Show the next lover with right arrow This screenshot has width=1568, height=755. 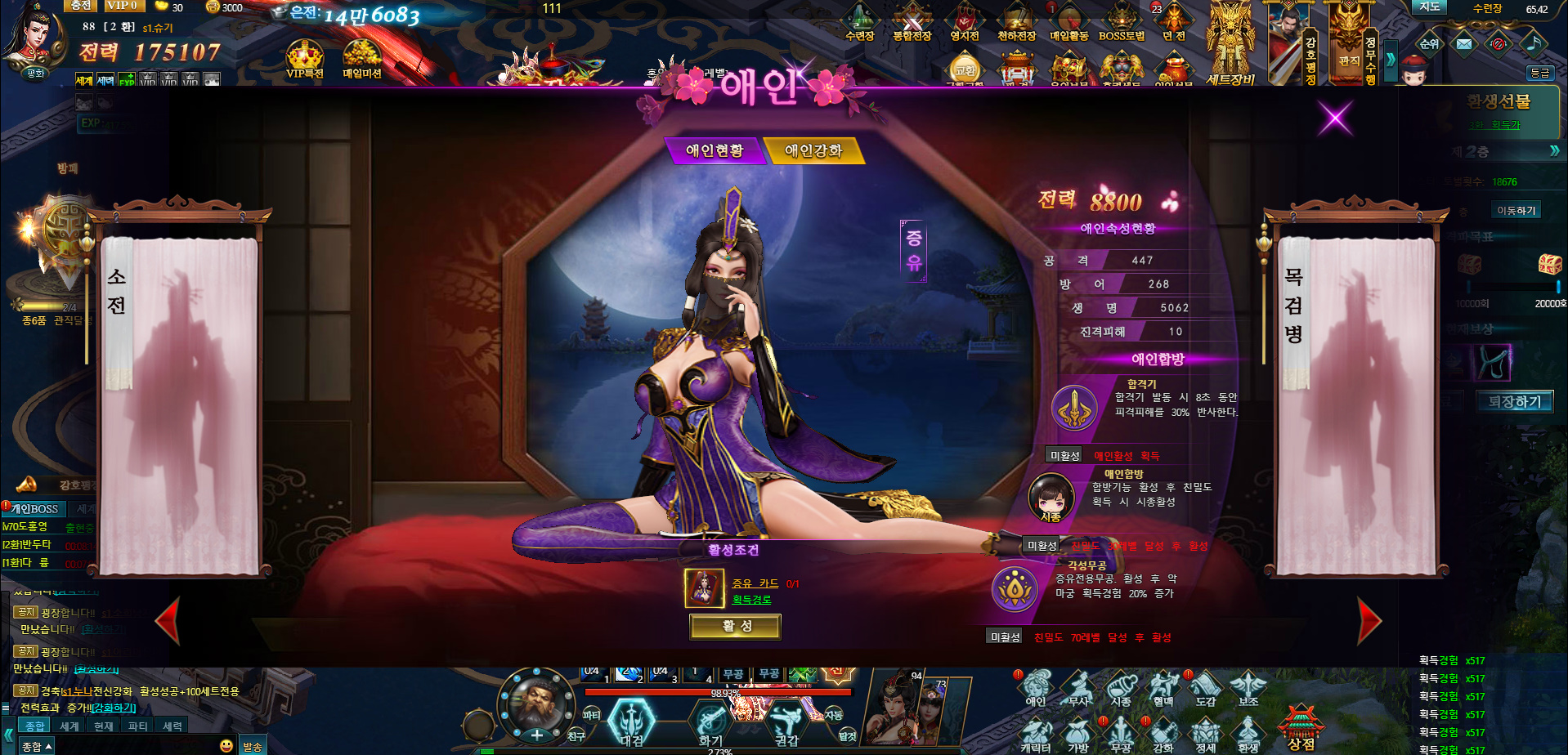(x=1369, y=621)
